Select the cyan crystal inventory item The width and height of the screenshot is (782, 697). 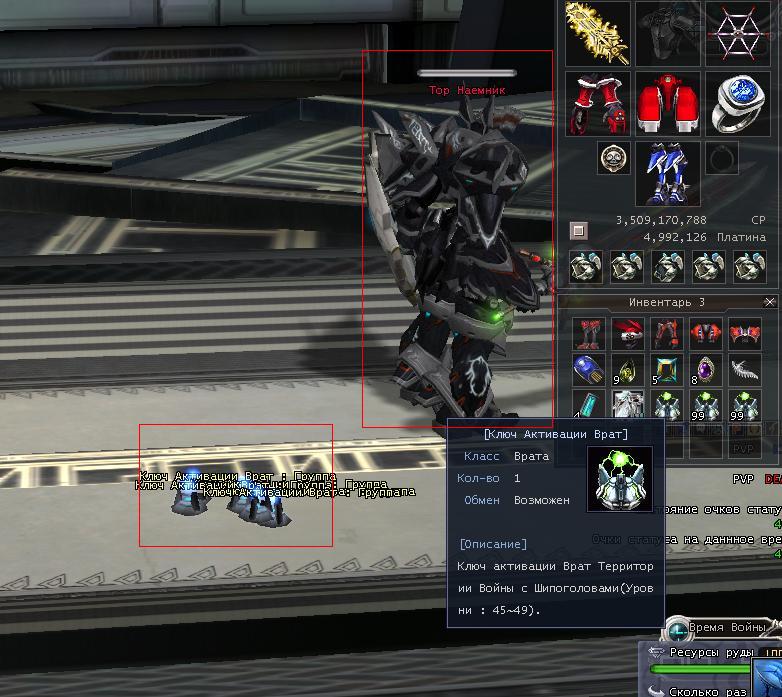click(x=588, y=406)
